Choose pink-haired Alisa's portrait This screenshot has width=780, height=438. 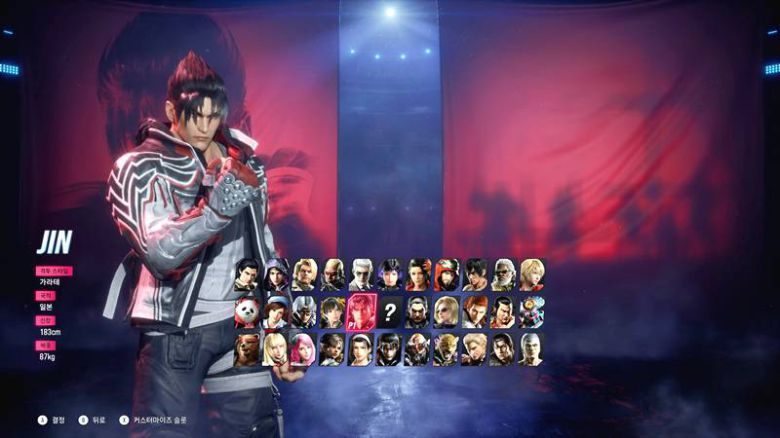click(x=304, y=349)
